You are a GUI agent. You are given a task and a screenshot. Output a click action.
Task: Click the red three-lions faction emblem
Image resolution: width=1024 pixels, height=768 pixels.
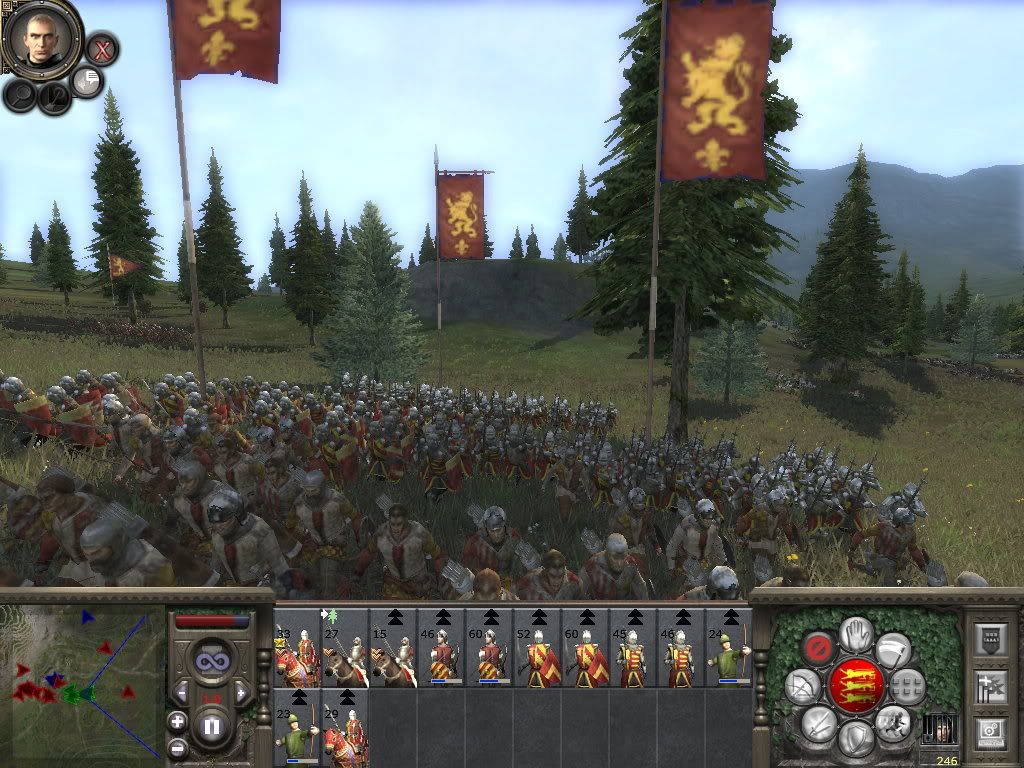pos(855,686)
